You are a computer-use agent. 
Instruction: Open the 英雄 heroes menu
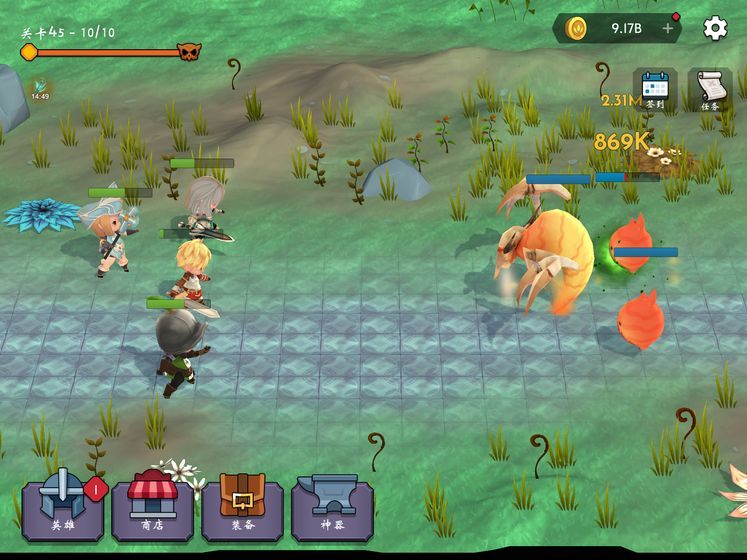click(x=63, y=506)
